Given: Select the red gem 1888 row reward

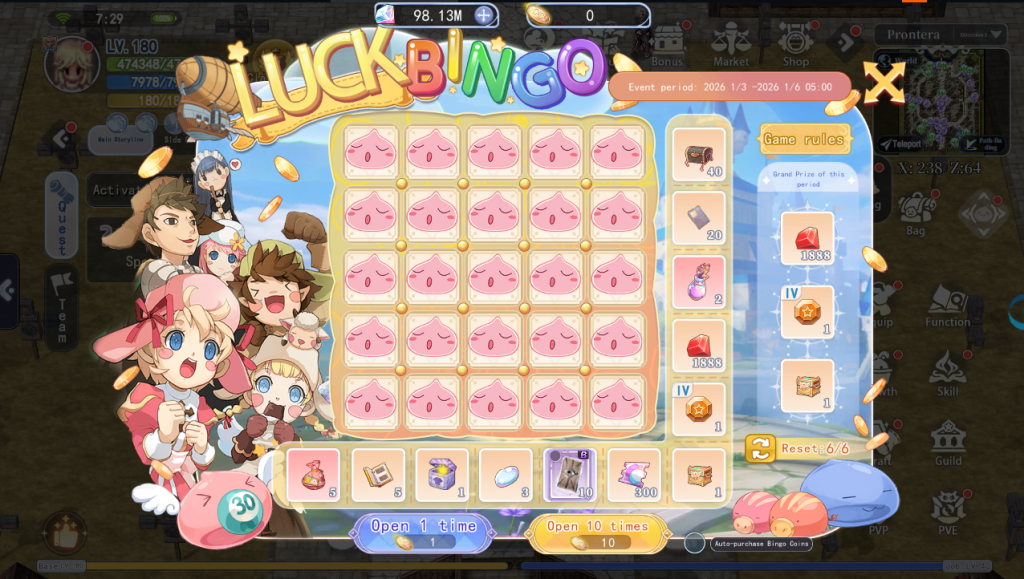Looking at the screenshot, I should pyautogui.click(x=698, y=346).
